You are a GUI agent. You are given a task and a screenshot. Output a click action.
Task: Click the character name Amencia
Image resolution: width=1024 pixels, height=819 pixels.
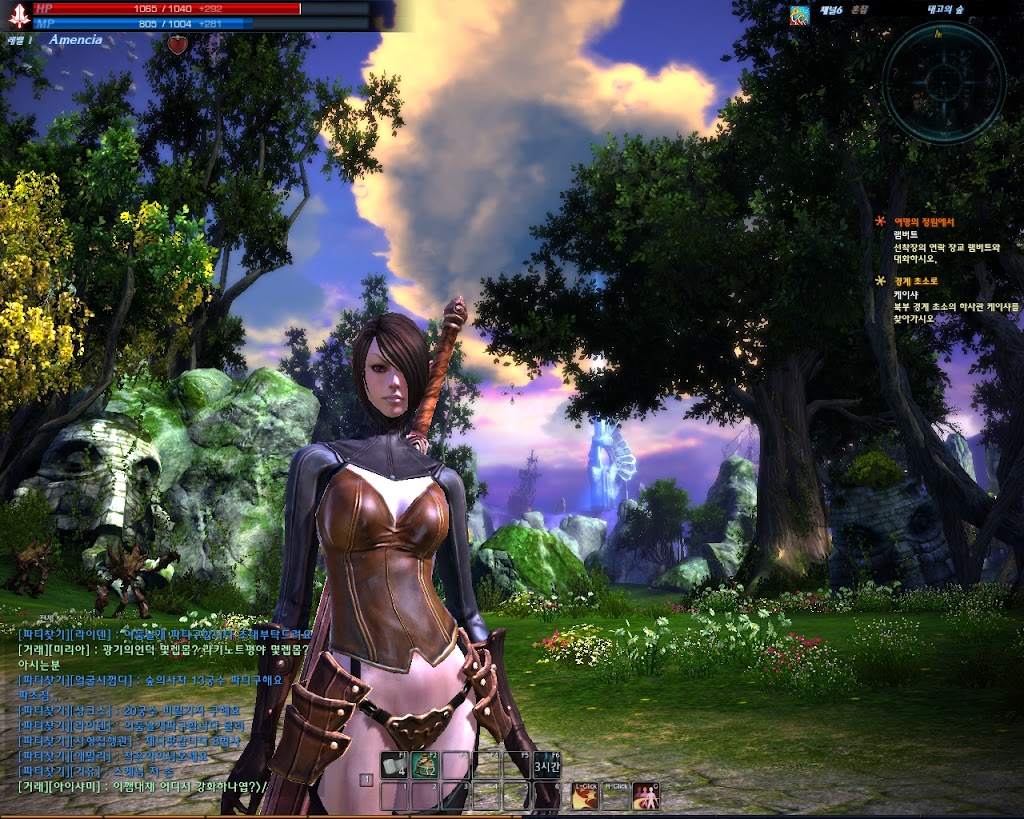(75, 40)
